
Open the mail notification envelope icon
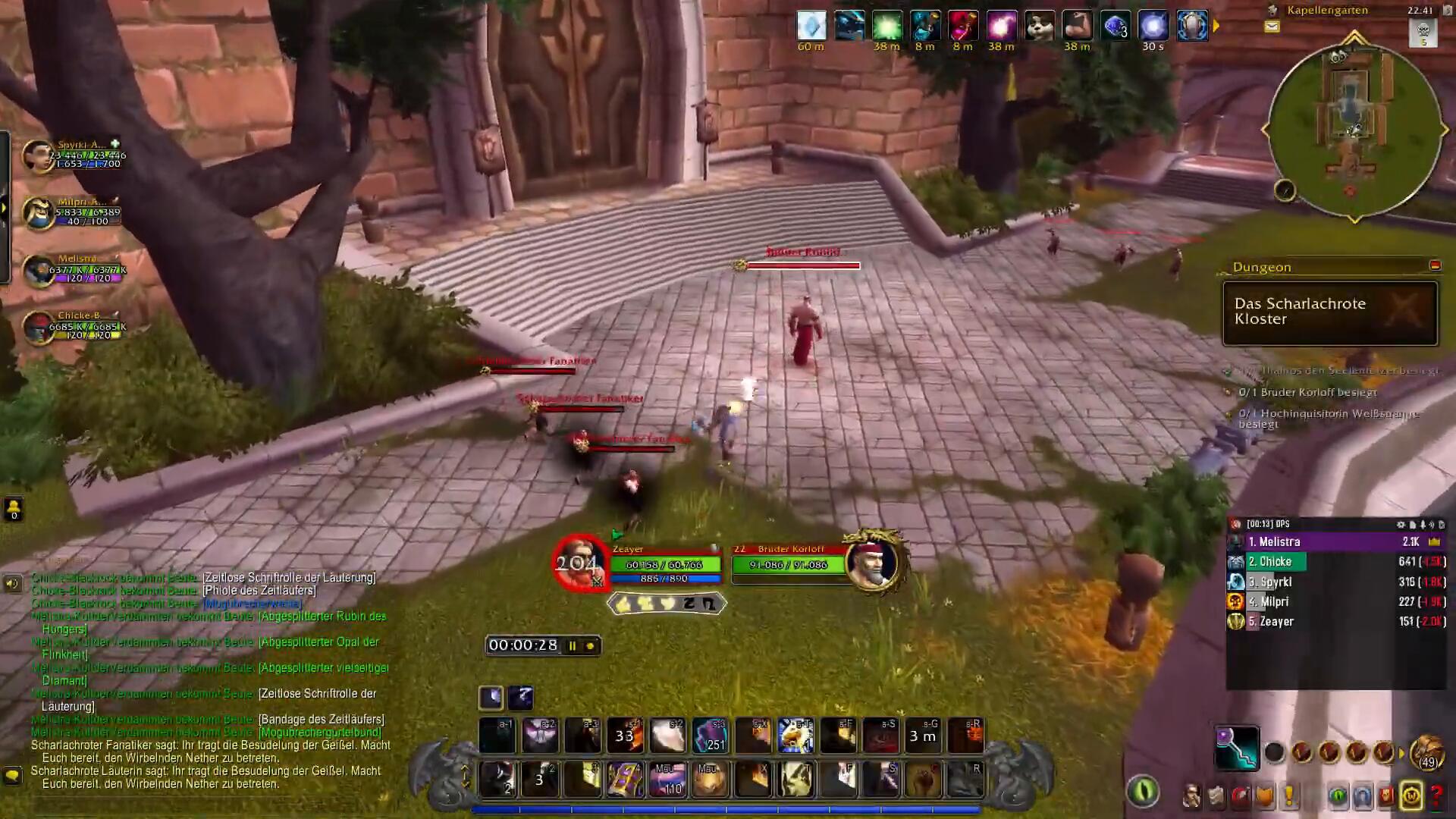click(1272, 27)
